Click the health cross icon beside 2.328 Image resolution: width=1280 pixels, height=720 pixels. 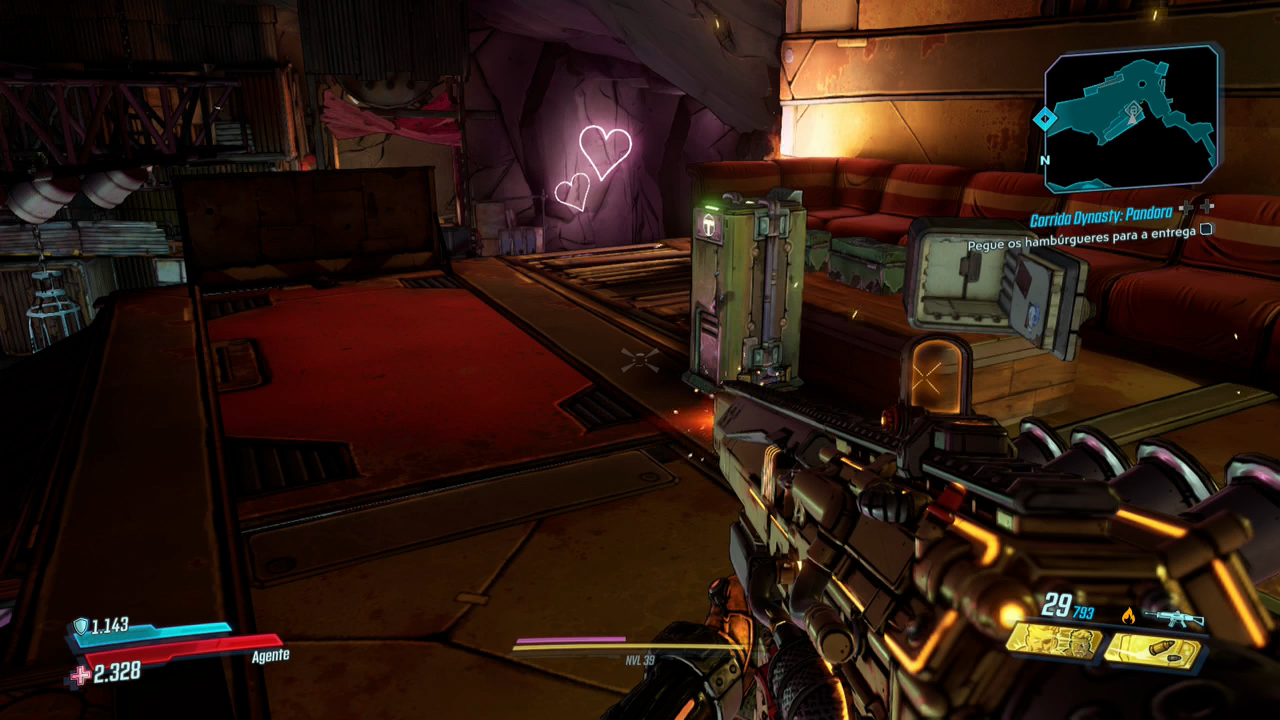click(x=78, y=675)
